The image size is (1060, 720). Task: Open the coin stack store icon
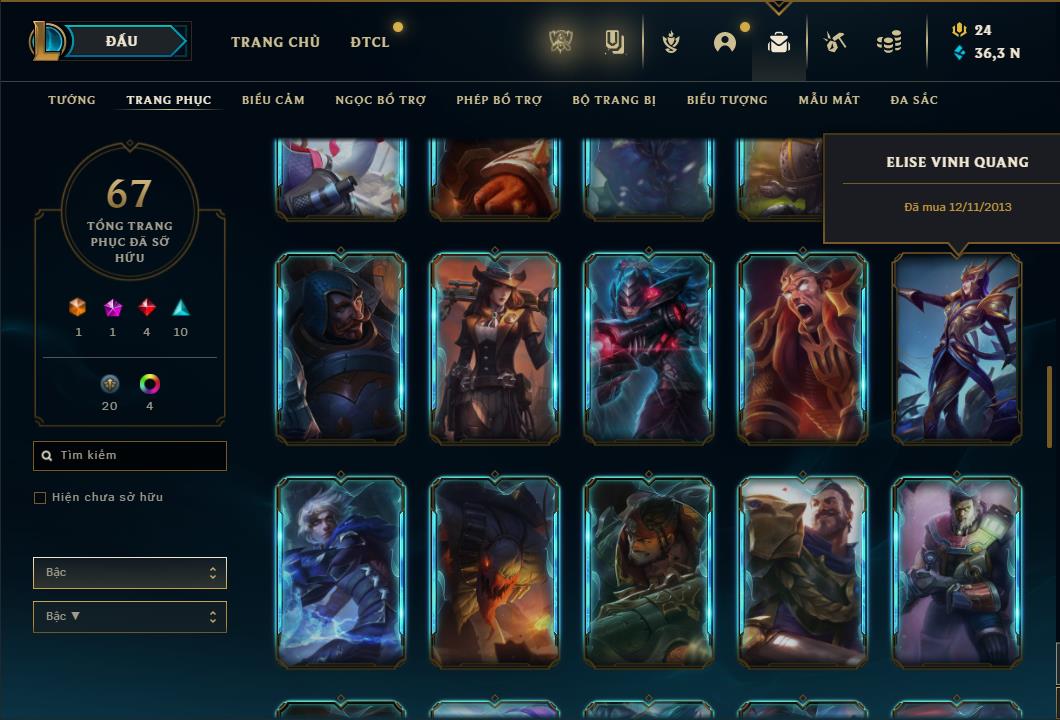(x=888, y=42)
